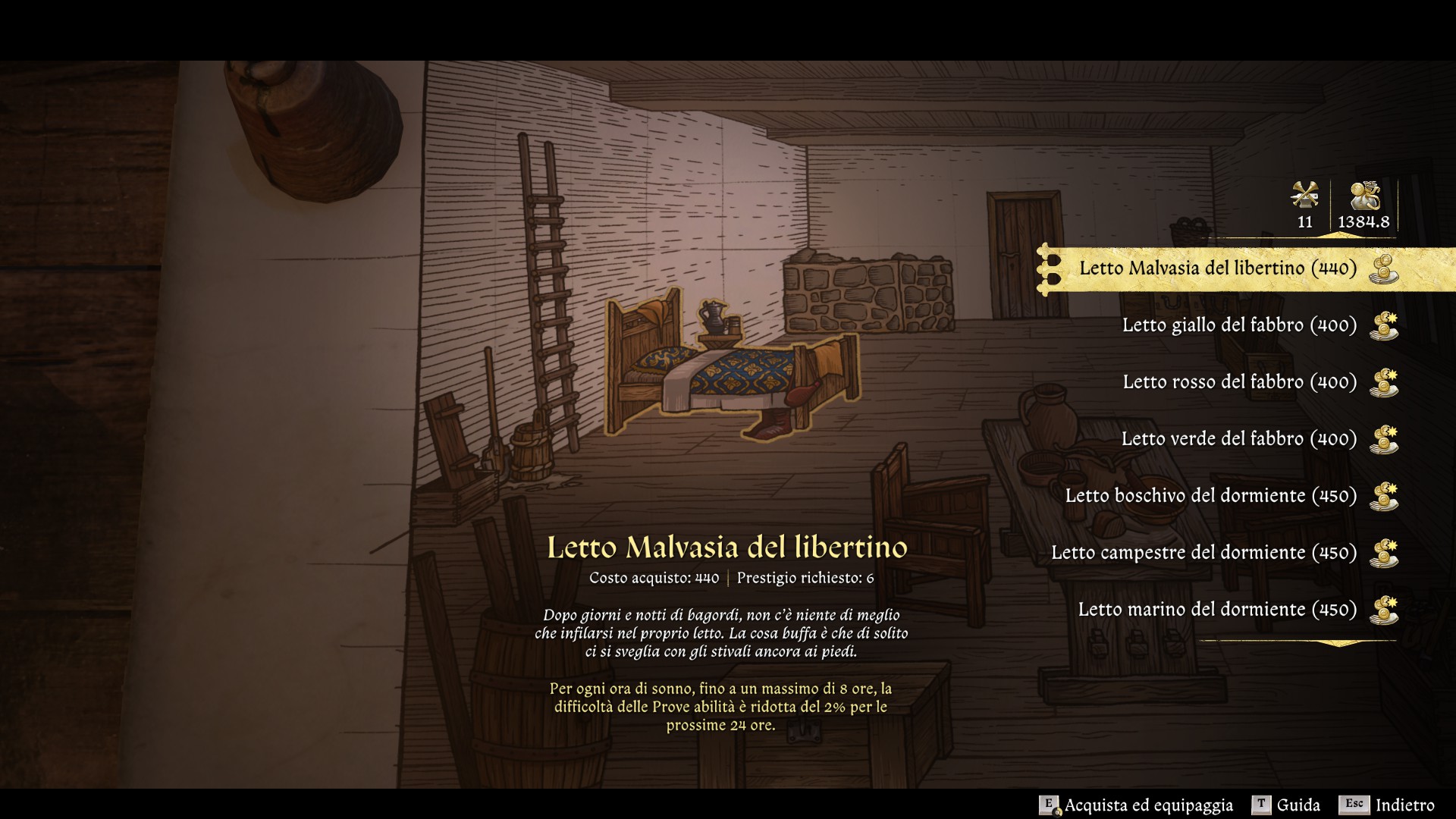Select Letto Malvasia del libertino entry
The width and height of the screenshot is (1456, 819).
click(x=1218, y=268)
